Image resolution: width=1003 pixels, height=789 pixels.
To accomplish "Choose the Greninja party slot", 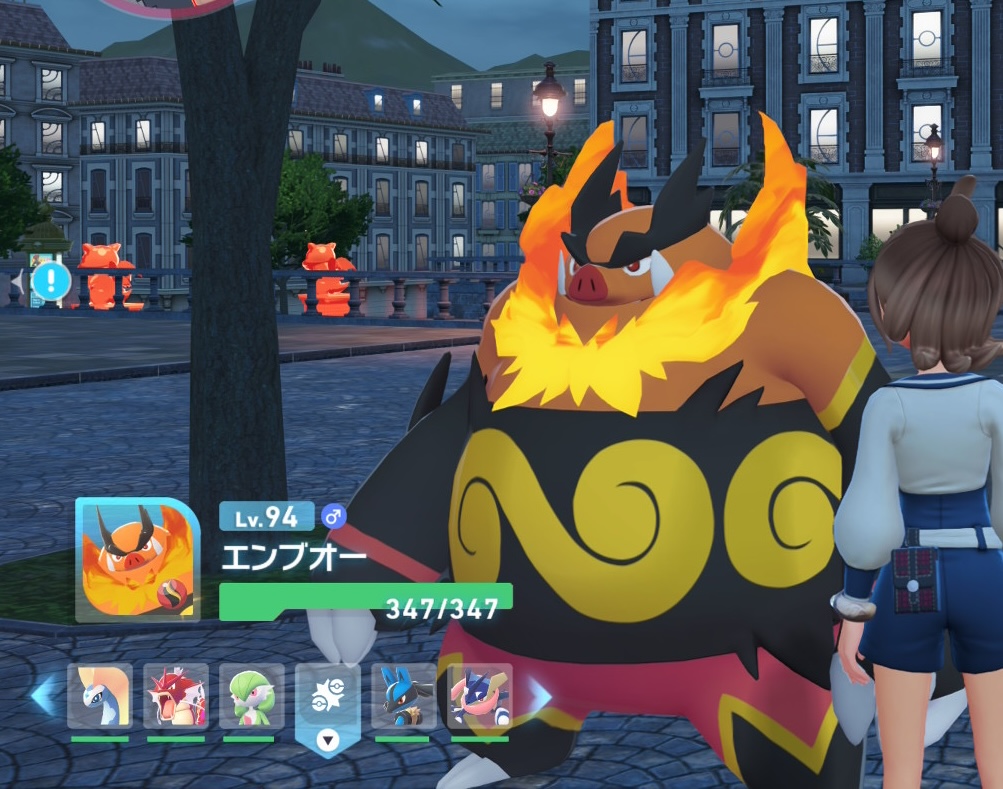I will pos(479,696).
